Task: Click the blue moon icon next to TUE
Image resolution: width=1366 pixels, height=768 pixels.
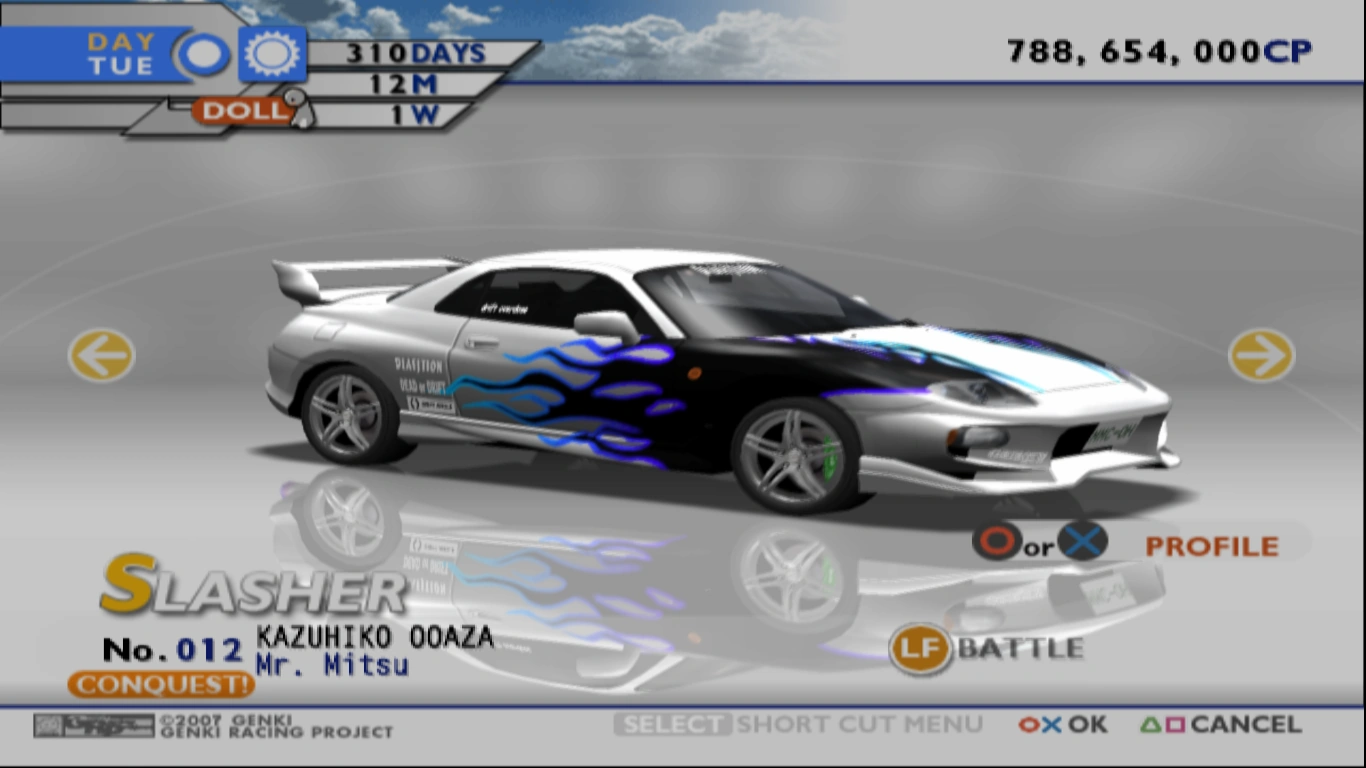Action: [x=203, y=54]
